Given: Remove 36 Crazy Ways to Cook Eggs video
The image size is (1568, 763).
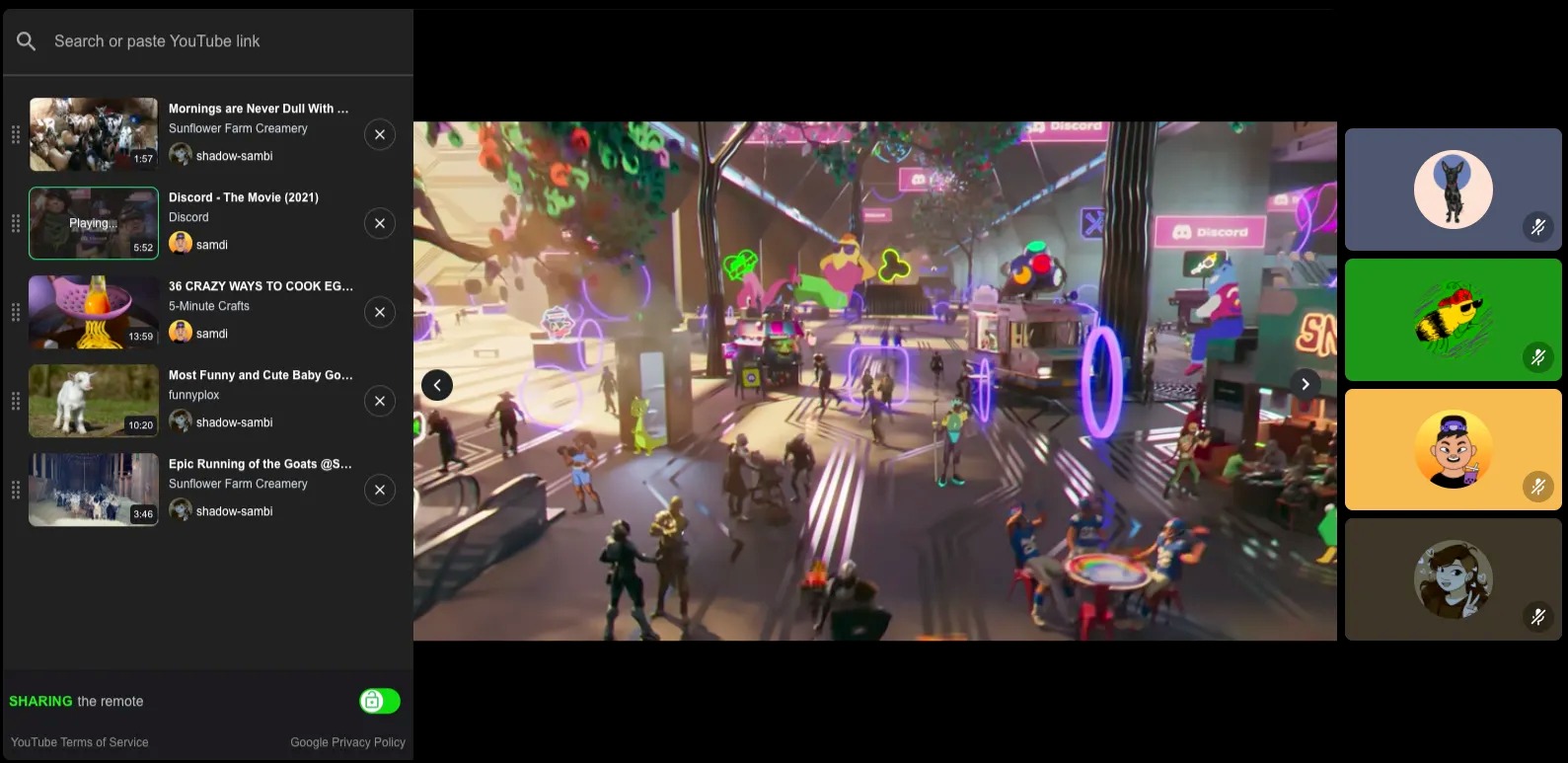Looking at the screenshot, I should (380, 312).
